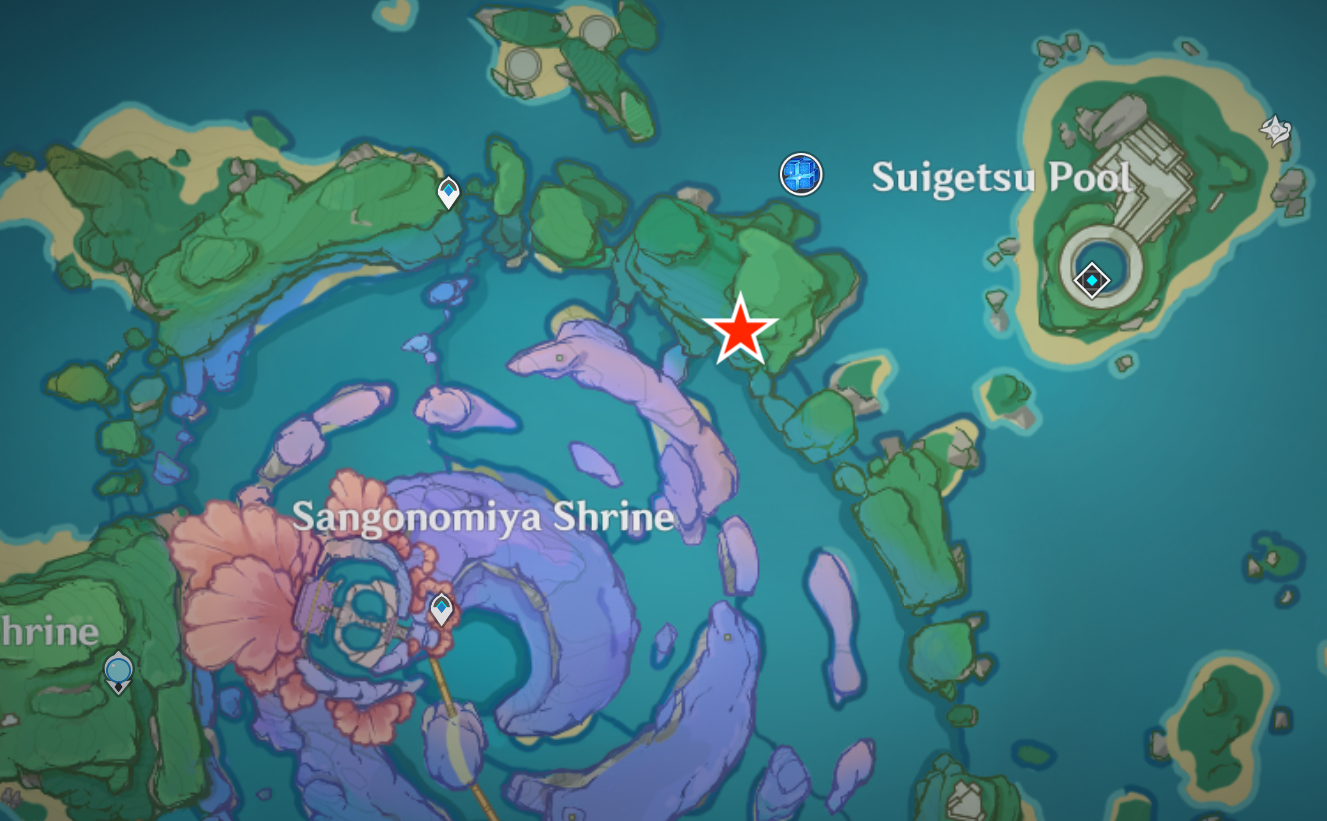
Task: Select the white shuriken marker on the eastern beach
Action: point(1274,131)
